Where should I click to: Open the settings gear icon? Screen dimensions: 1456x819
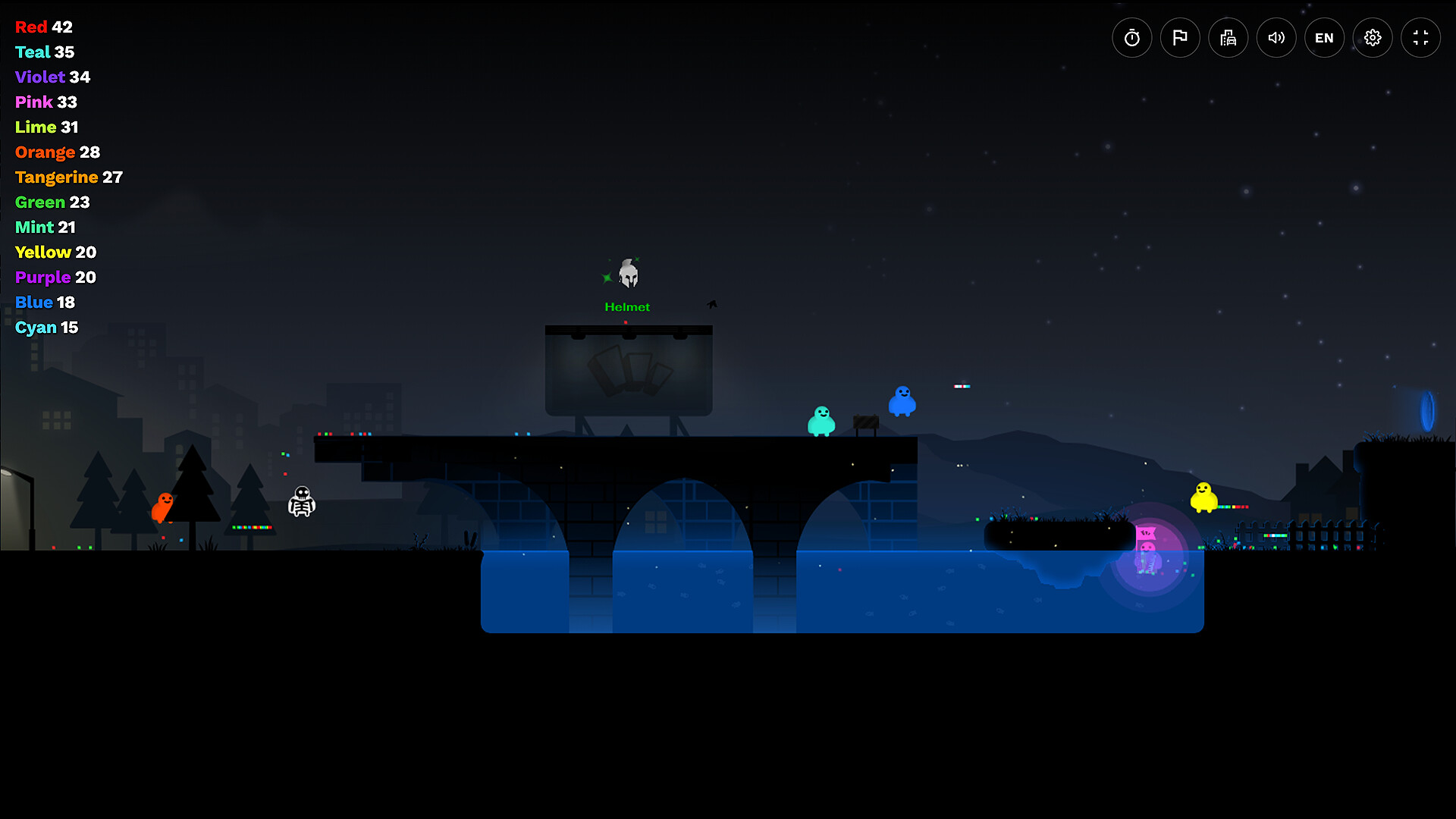[1373, 37]
